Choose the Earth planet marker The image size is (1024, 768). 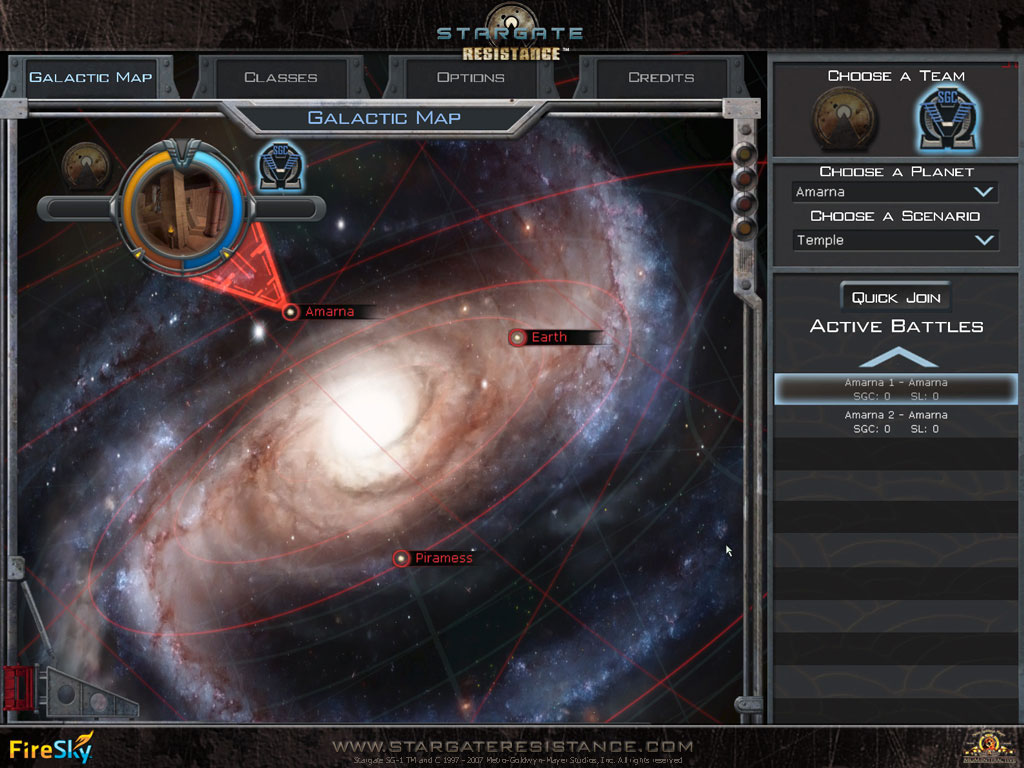pyautogui.click(x=518, y=338)
